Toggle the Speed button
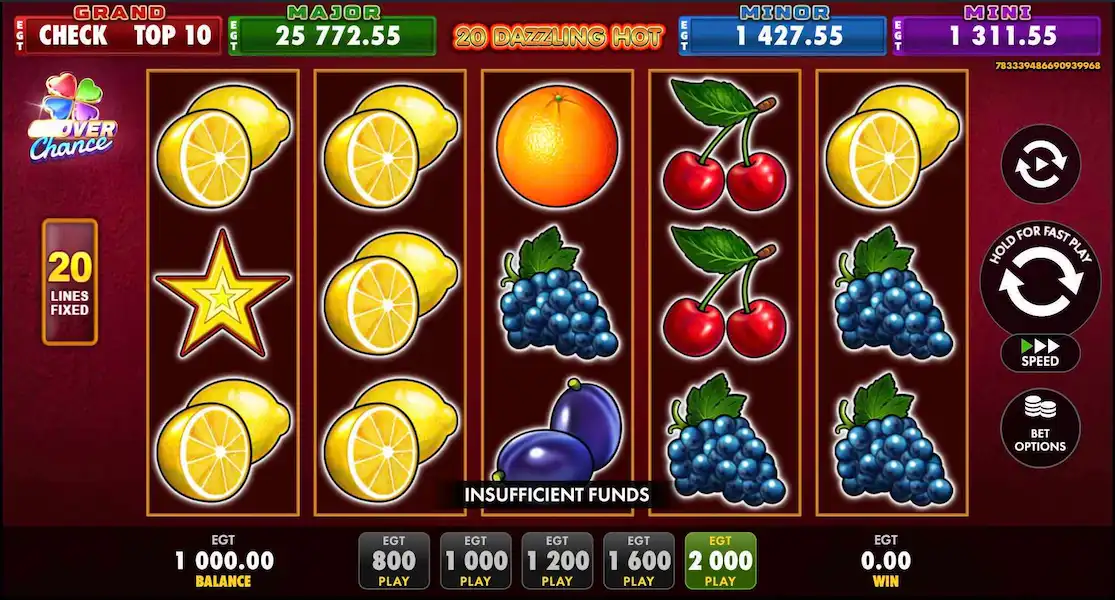 (x=1040, y=353)
